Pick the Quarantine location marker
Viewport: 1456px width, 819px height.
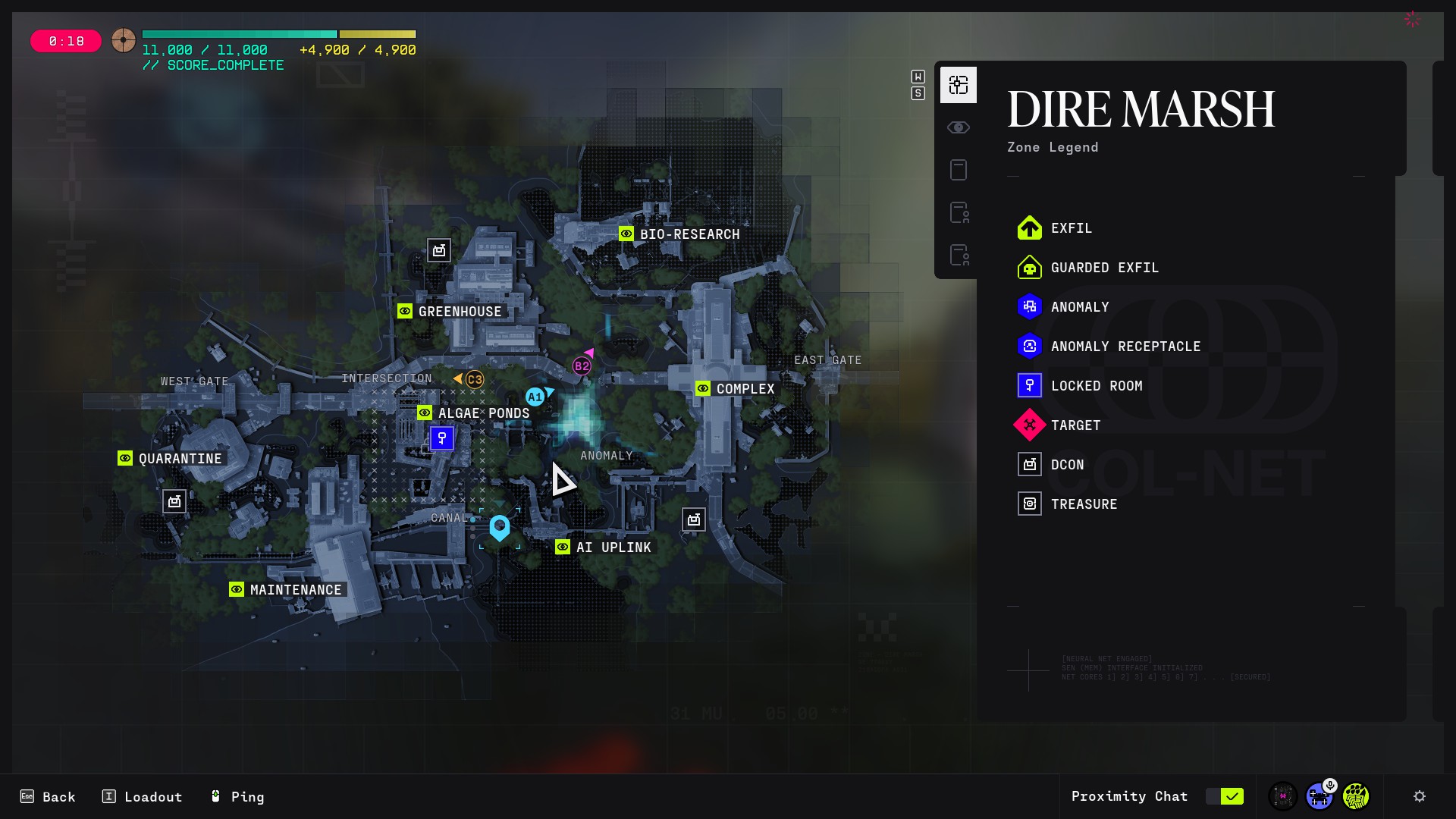[125, 458]
